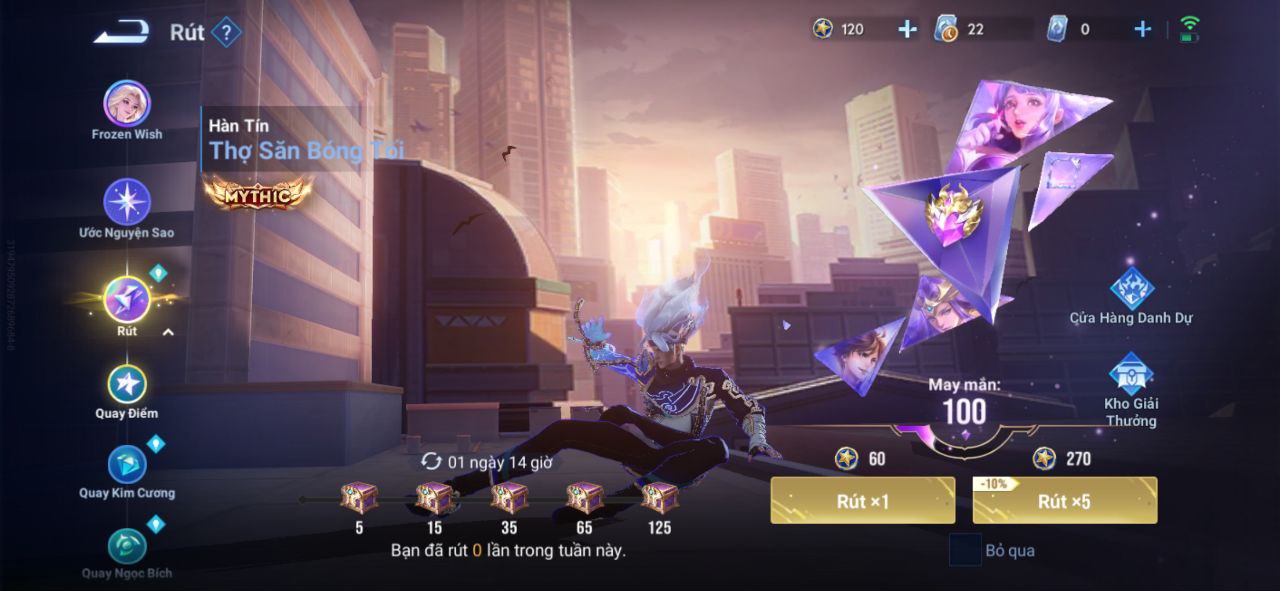Open the Quay Ngọc Bích tab
The height and width of the screenshot is (591, 1280).
(x=127, y=546)
